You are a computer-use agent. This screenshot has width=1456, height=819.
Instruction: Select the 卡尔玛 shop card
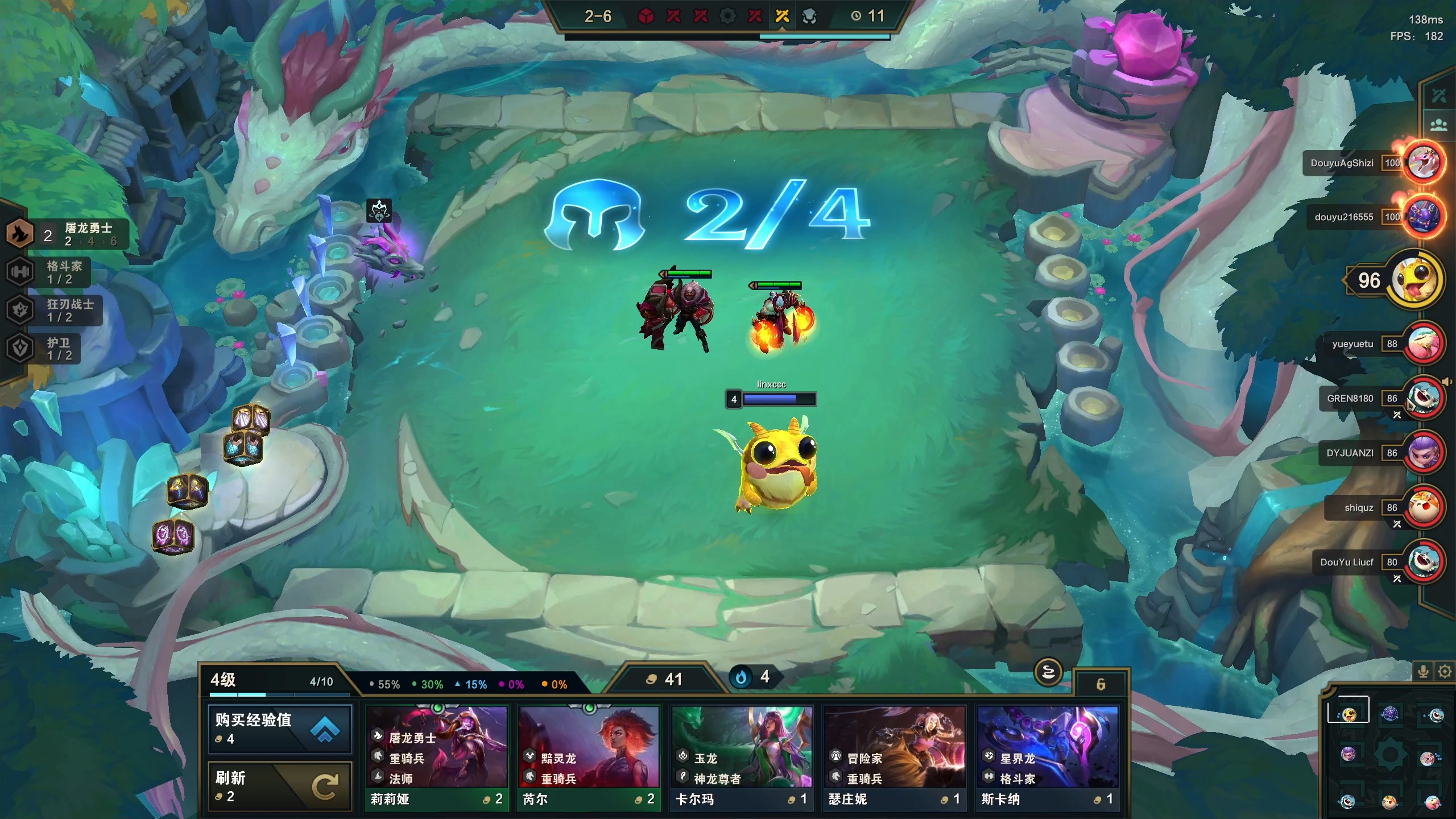pos(742,757)
